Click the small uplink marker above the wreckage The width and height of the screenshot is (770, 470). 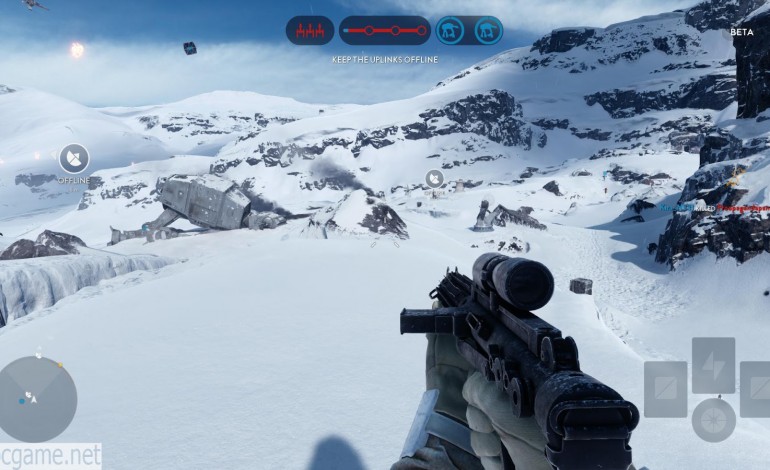[434, 178]
